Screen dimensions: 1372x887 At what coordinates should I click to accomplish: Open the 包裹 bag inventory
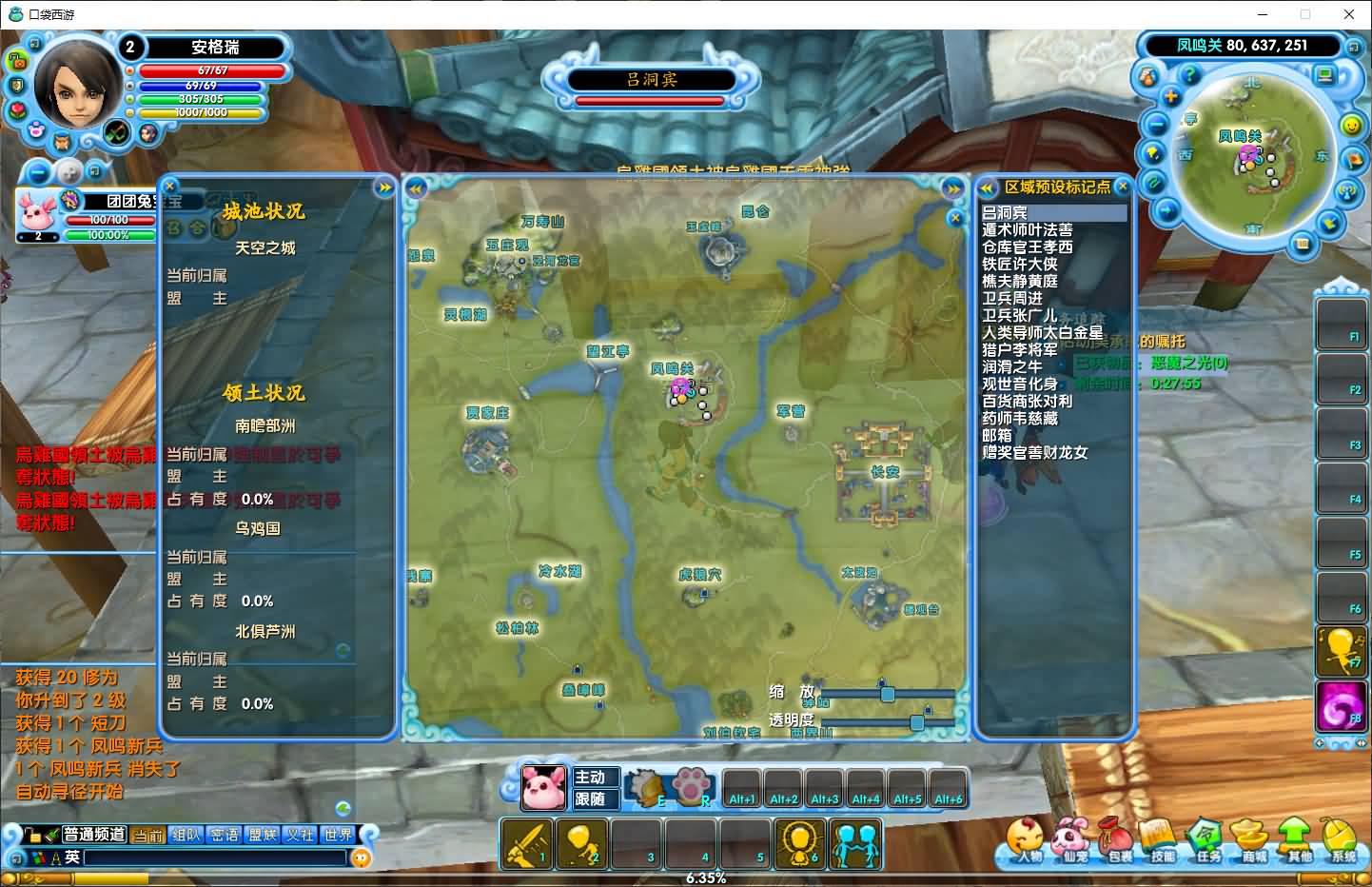pyautogui.click(x=1117, y=841)
